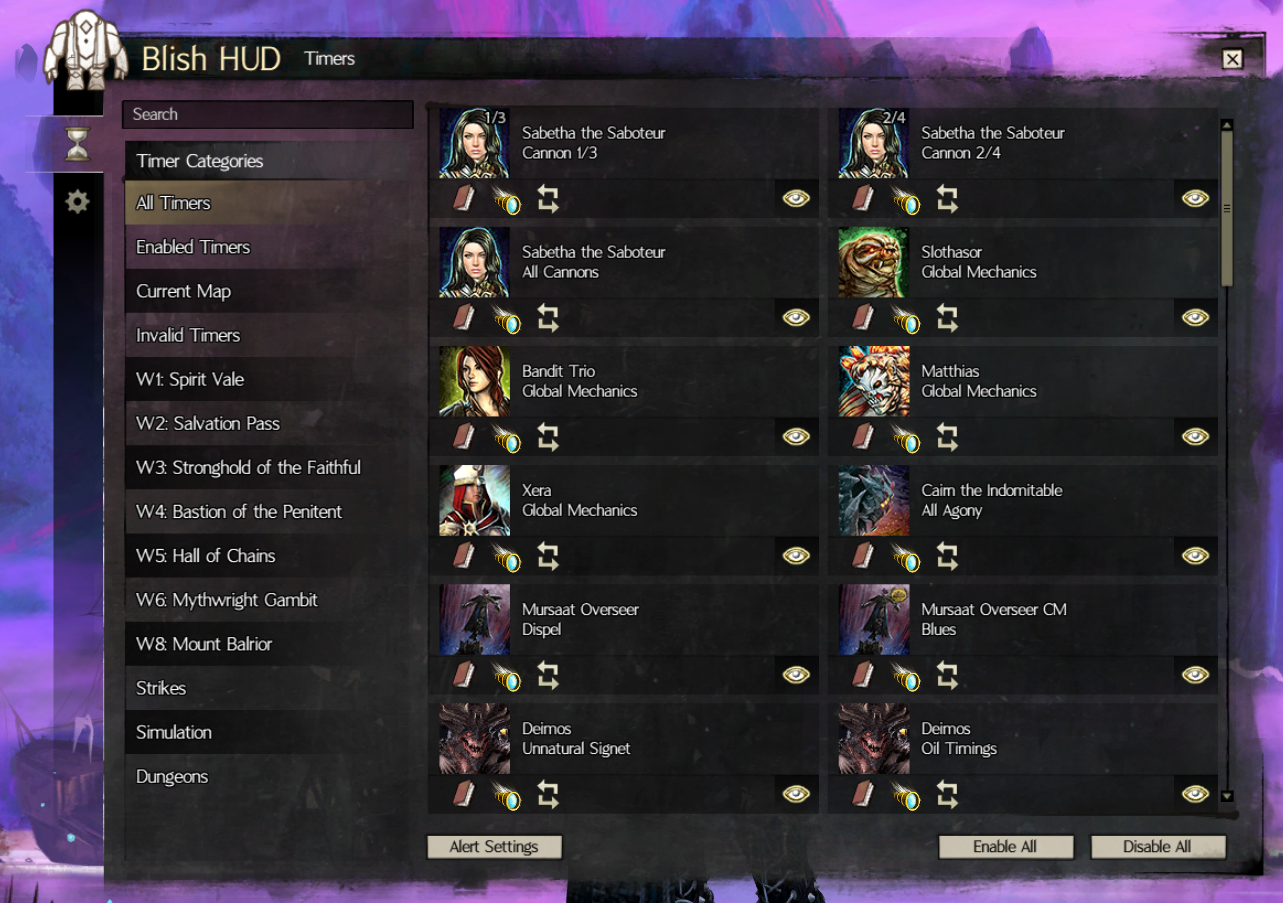Click the book icon on Sabetha Cannon 1/3
This screenshot has width=1283, height=903.
pos(462,198)
